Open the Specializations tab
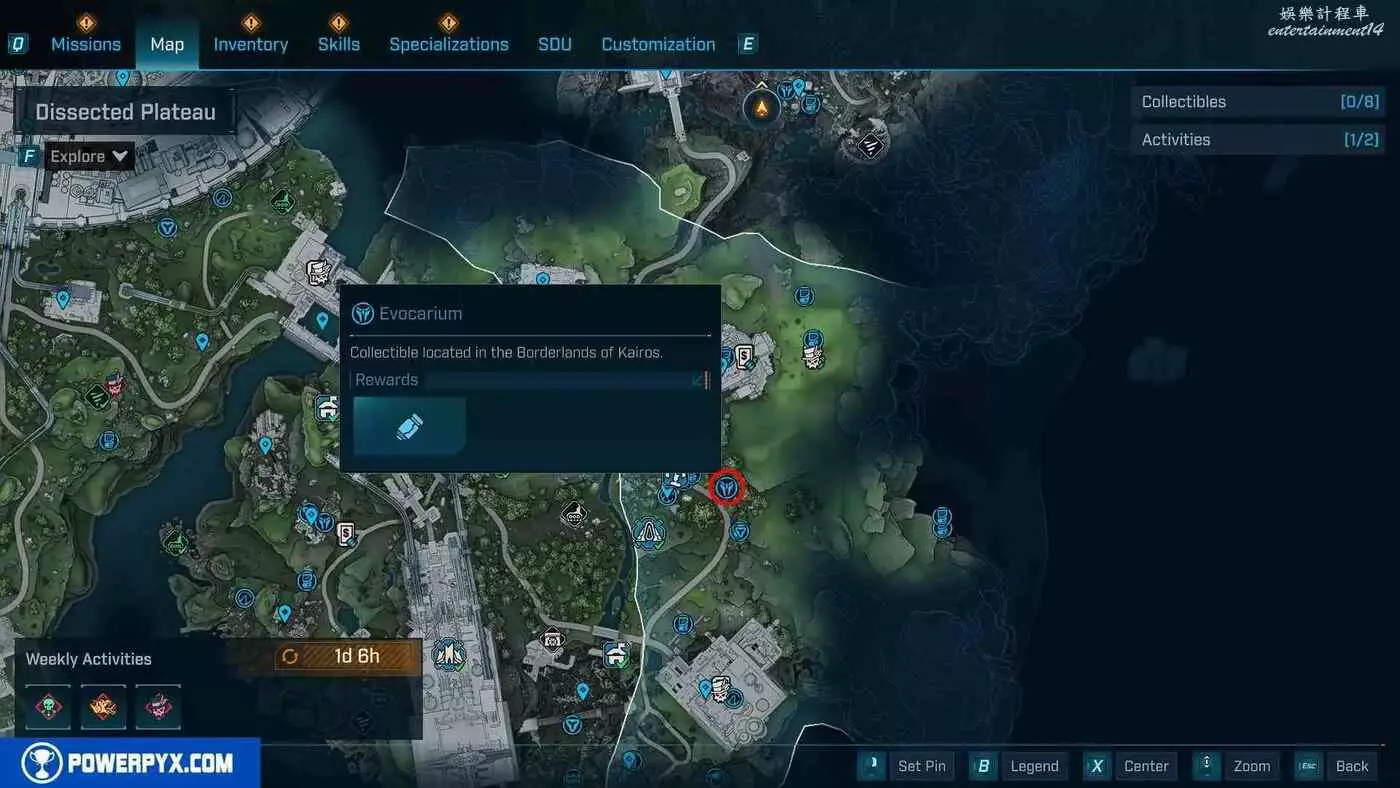This screenshot has width=1400, height=788. pyautogui.click(x=449, y=44)
